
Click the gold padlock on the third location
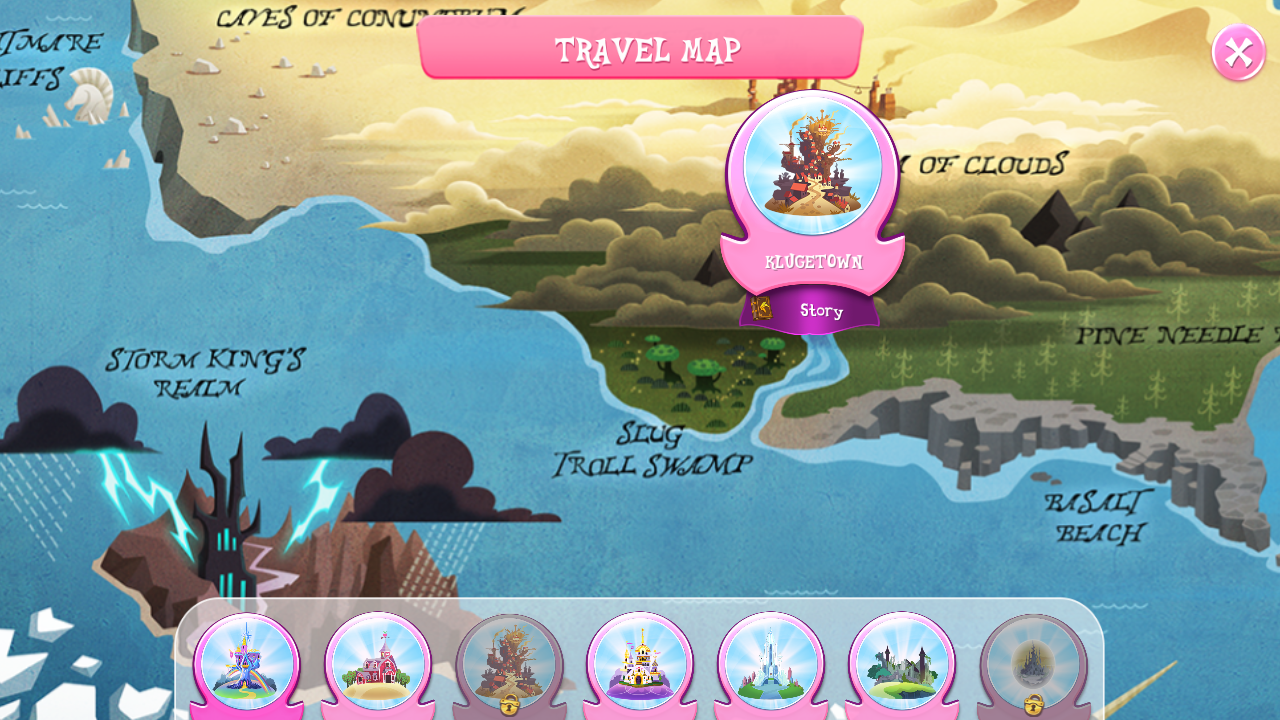tap(508, 706)
